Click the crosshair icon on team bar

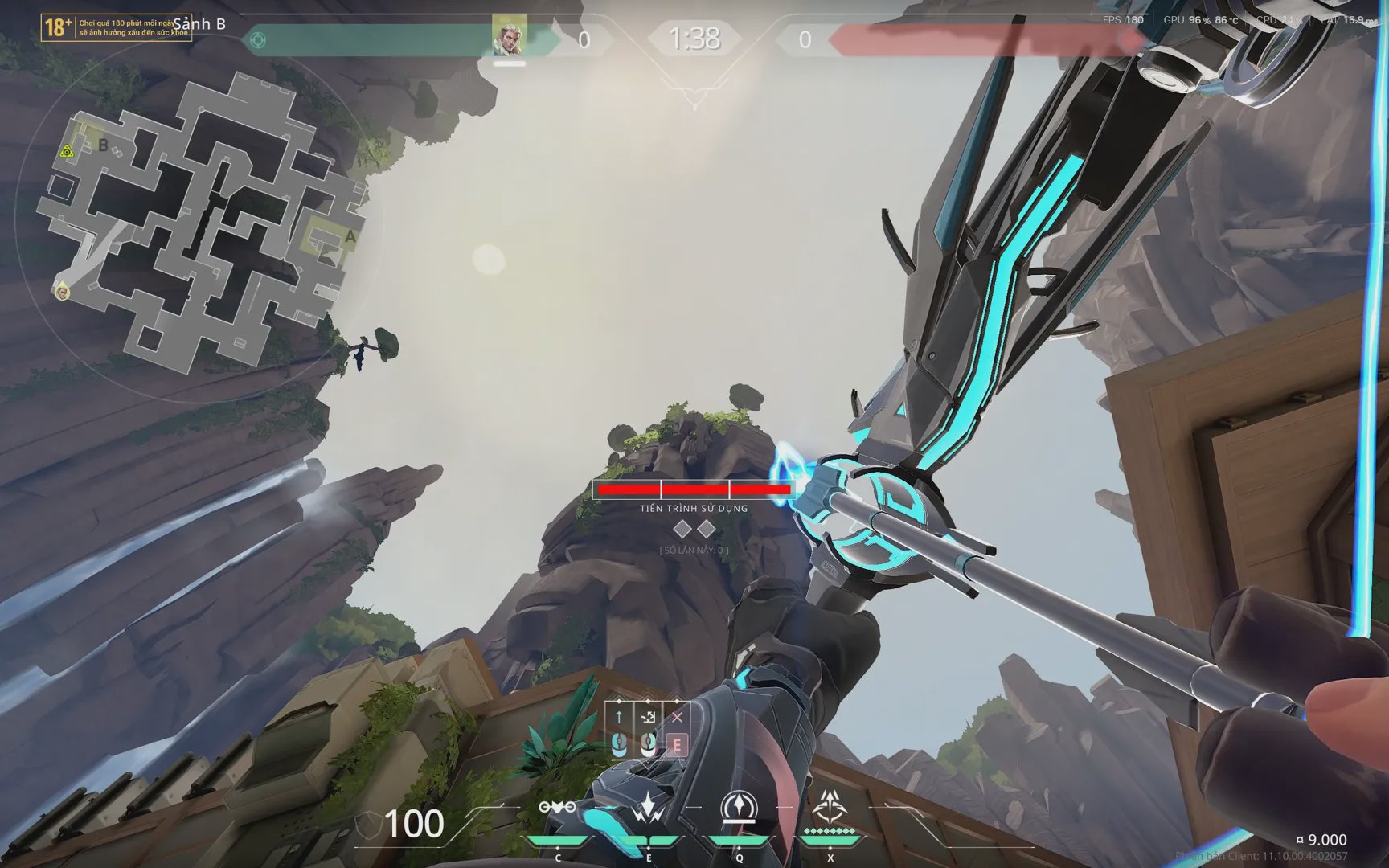[258, 39]
